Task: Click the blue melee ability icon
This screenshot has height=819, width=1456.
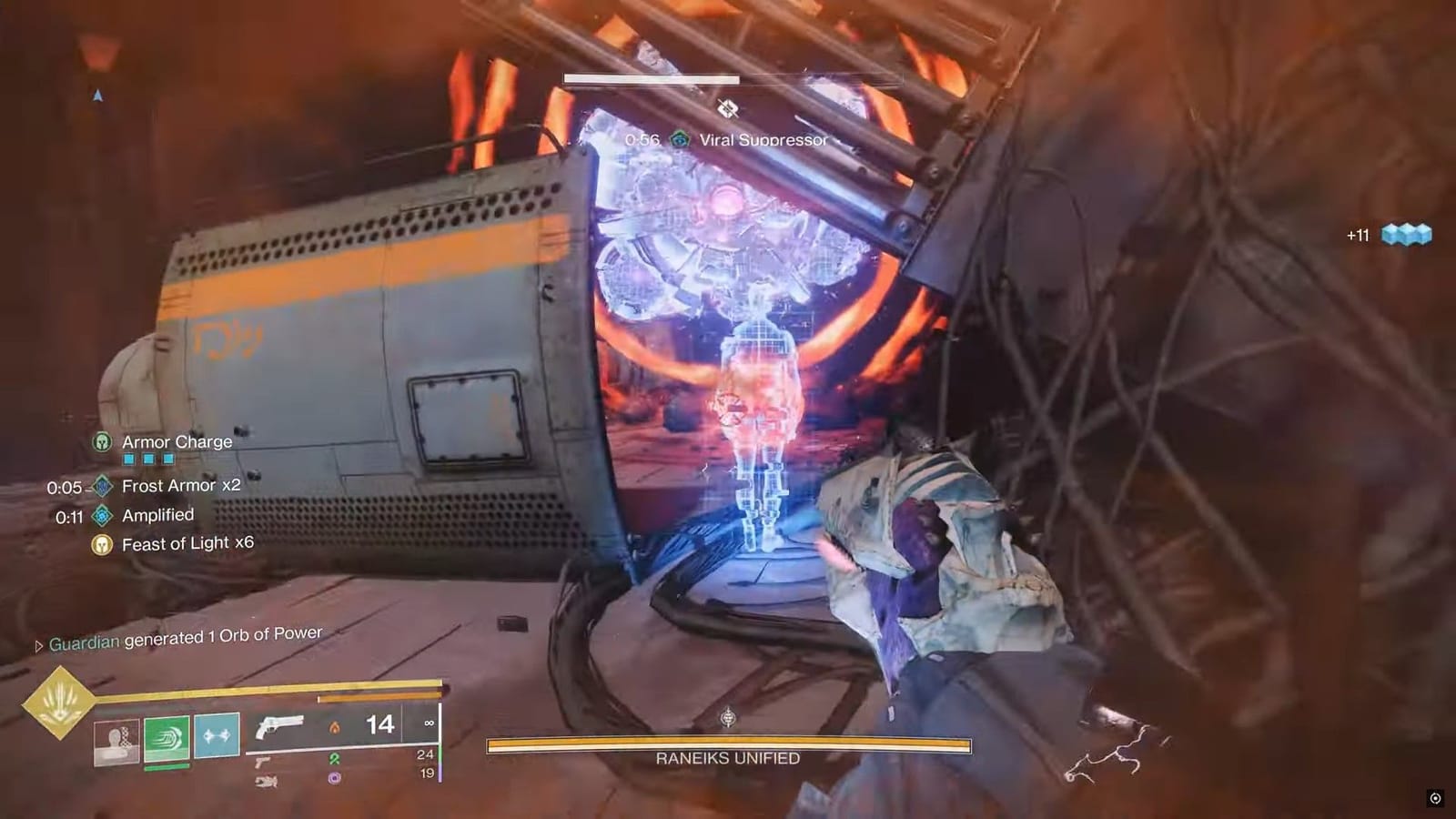Action: point(216,737)
